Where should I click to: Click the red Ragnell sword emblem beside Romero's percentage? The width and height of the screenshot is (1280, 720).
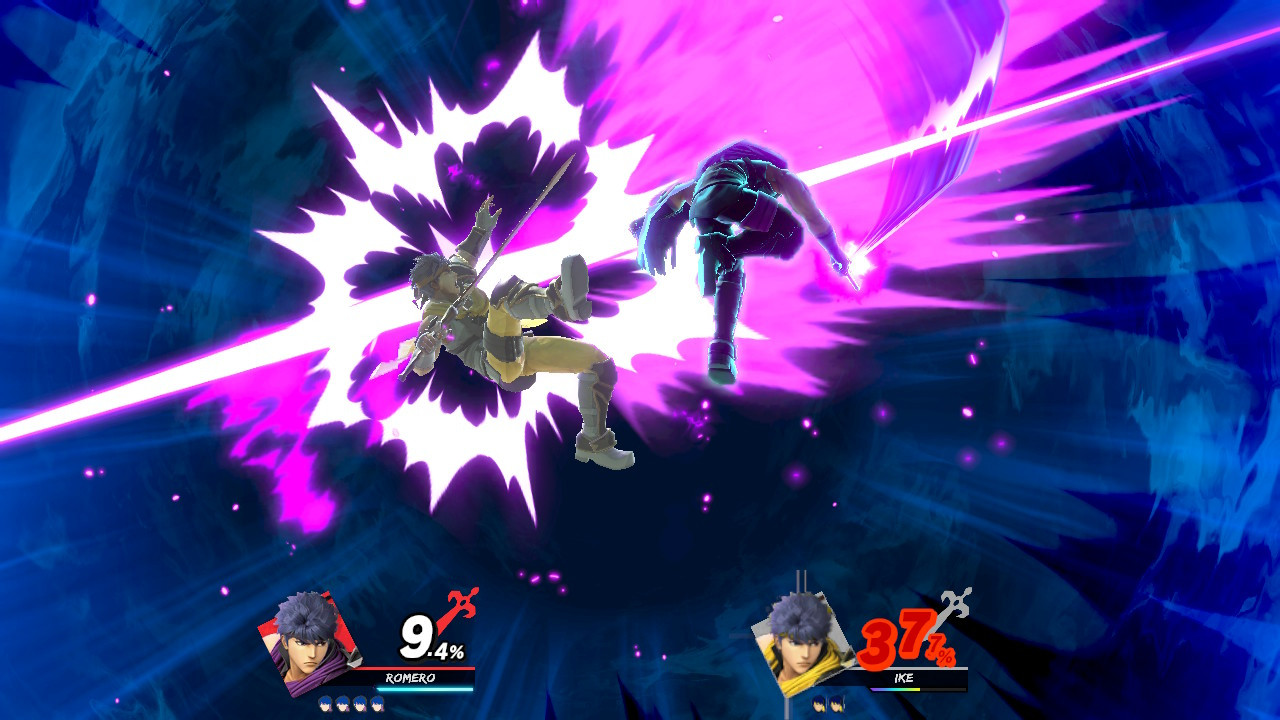[460, 602]
